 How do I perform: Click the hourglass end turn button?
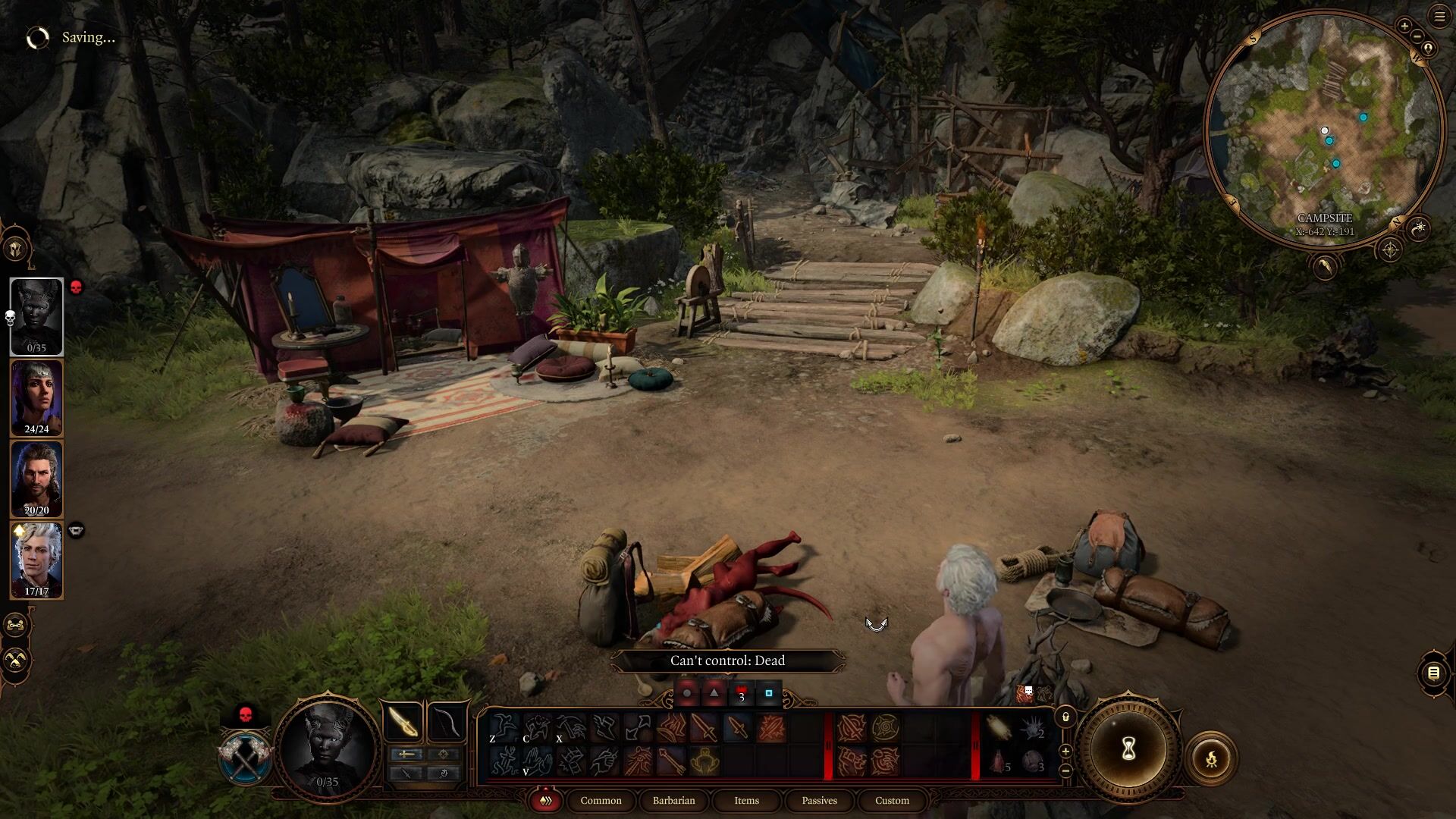coord(1128,749)
